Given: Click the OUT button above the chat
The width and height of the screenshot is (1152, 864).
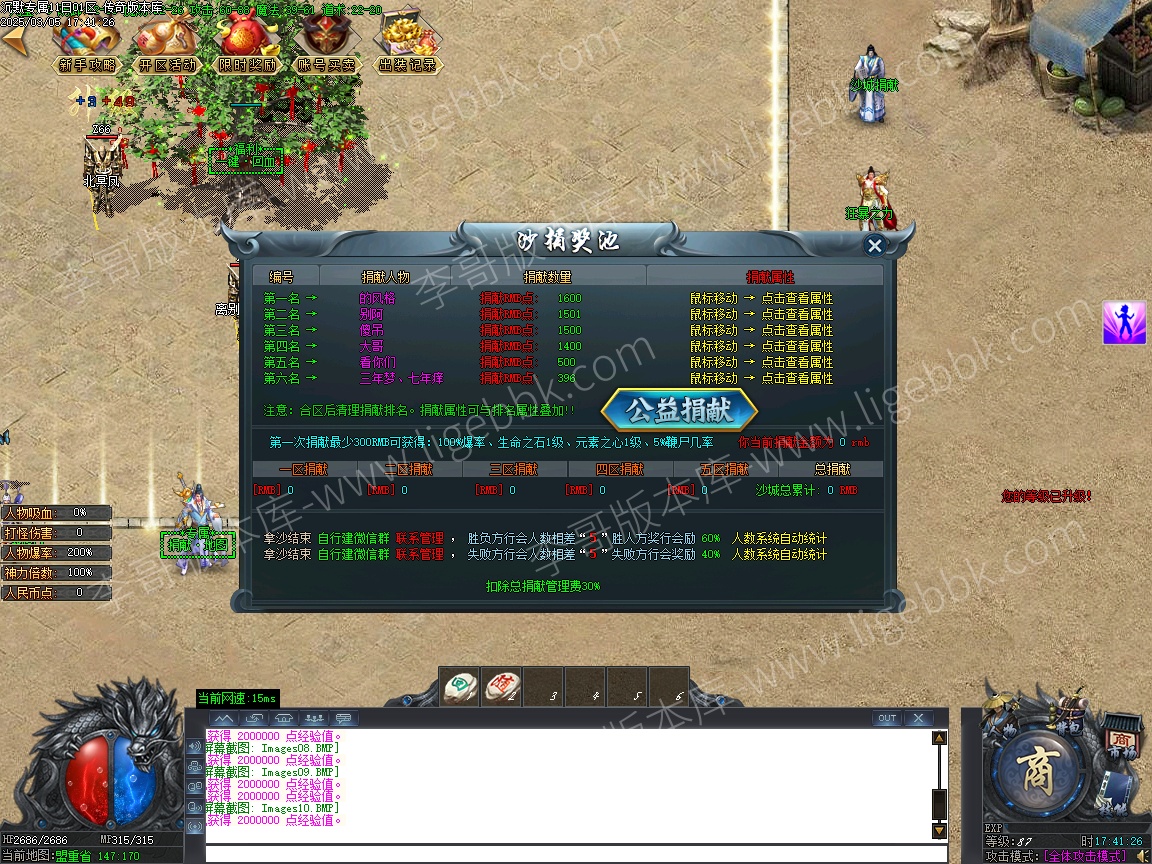Looking at the screenshot, I should point(886,718).
